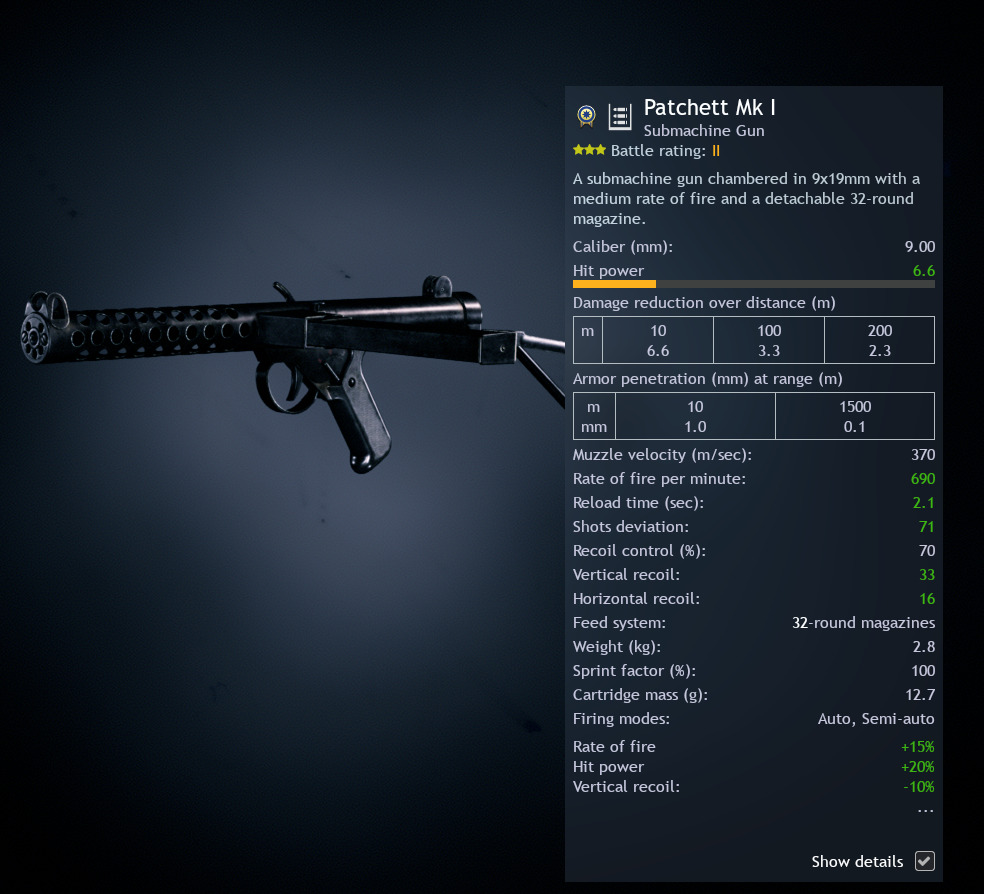Viewport: 984px width, 894px height.
Task: Toggle the Show details checkbox
Action: [x=925, y=861]
